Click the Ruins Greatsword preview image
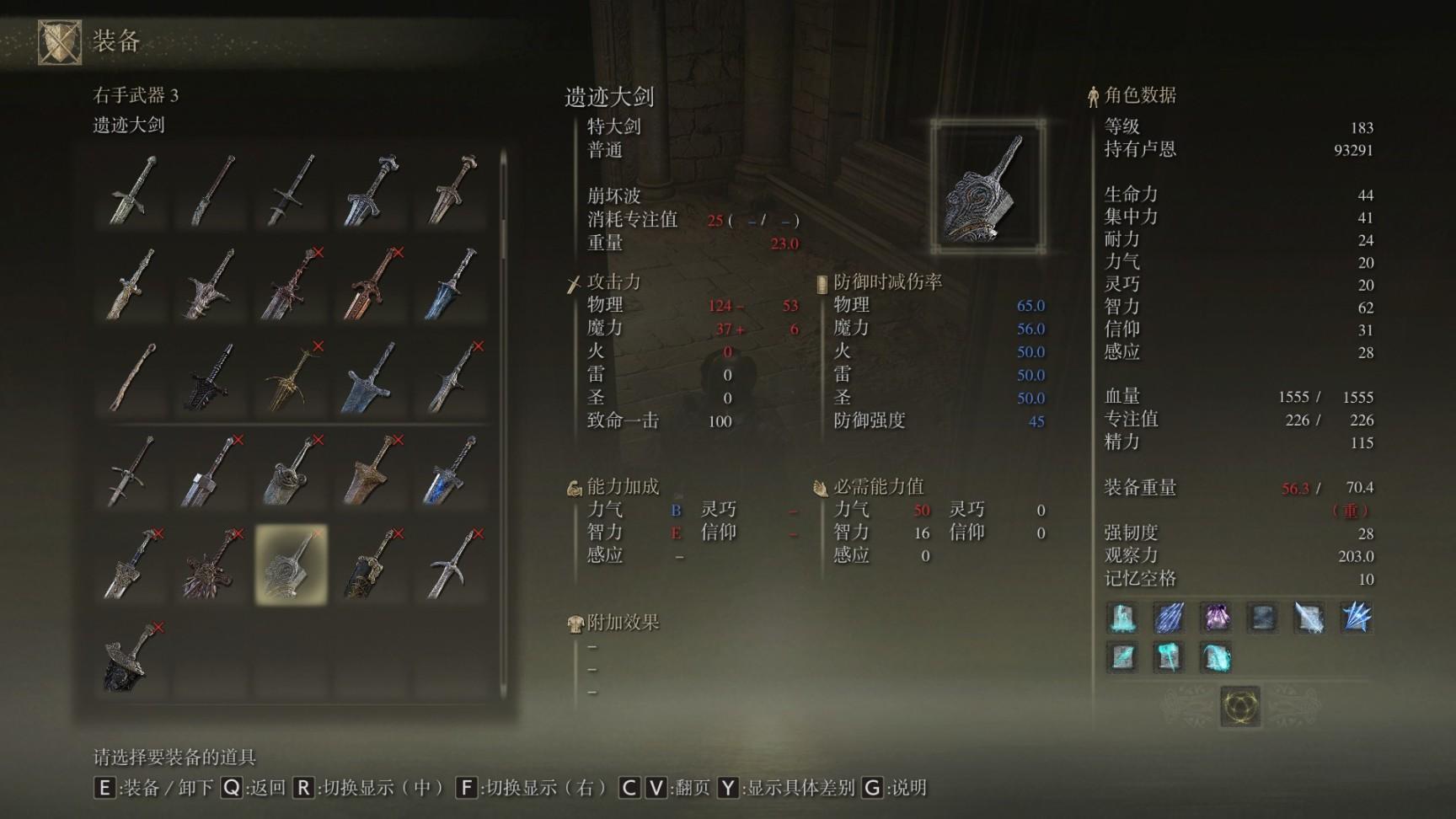1456x819 pixels. point(988,187)
